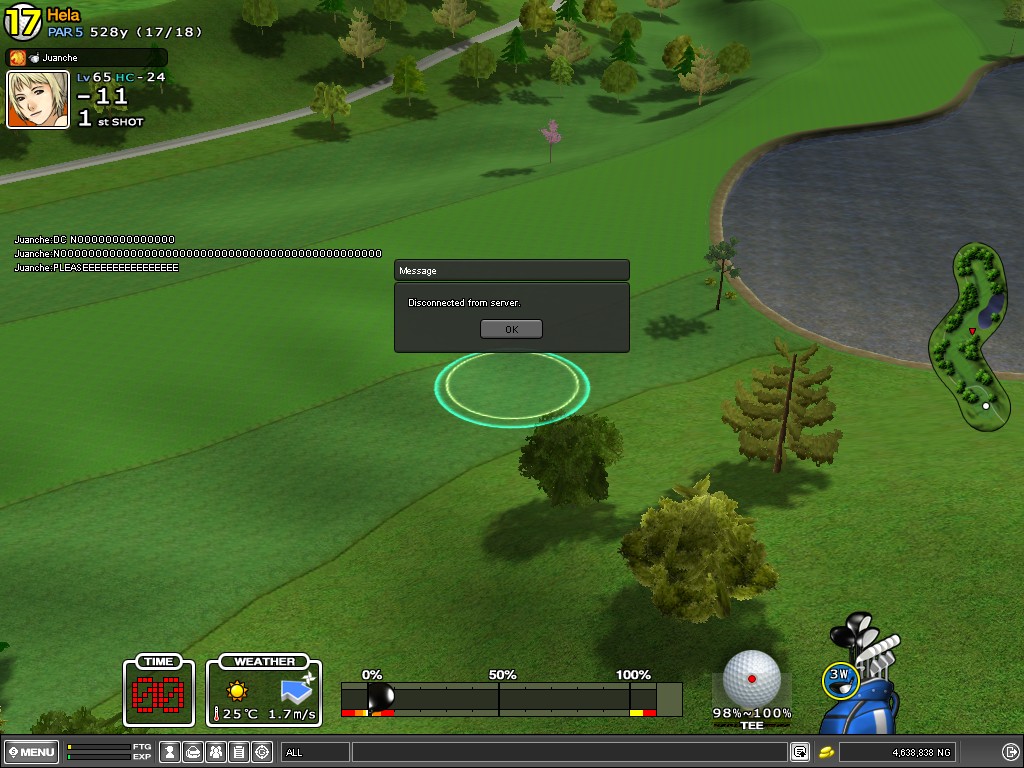The image size is (1024, 768).
Task: Toggle the chat window icon beside input
Action: click(x=800, y=752)
